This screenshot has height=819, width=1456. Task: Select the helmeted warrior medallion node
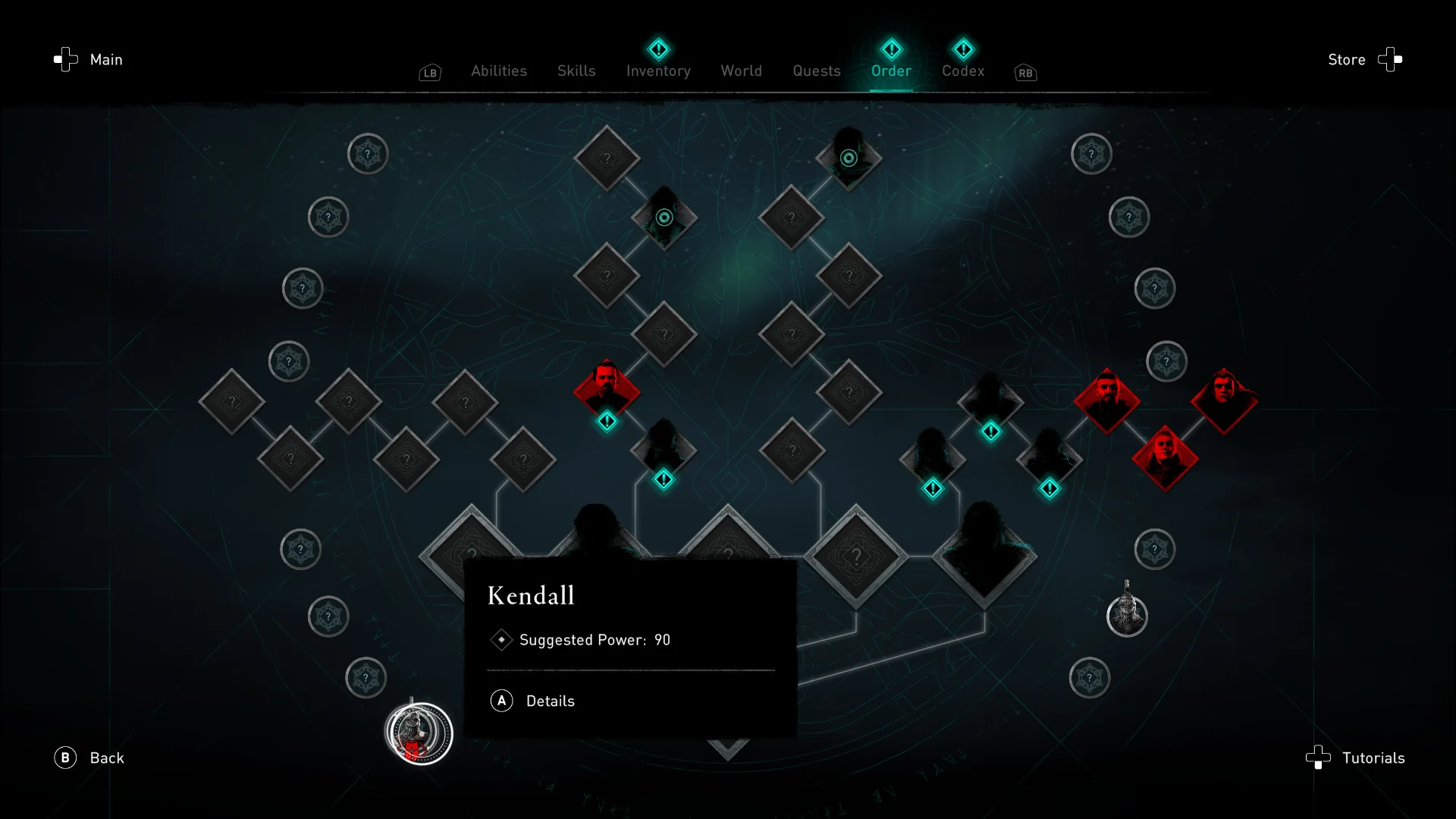click(1127, 614)
